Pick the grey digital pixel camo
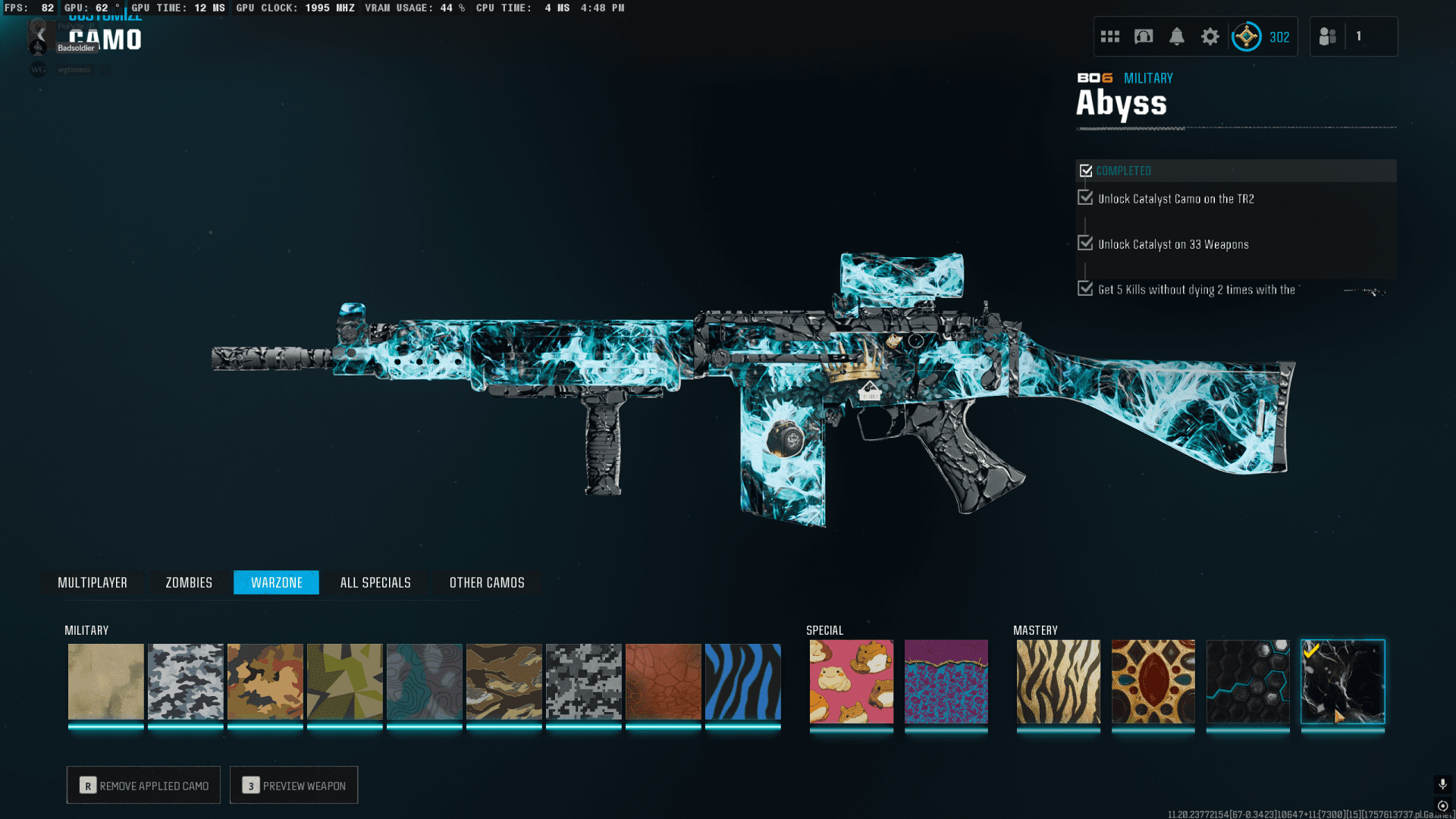Viewport: 1456px width, 819px height. point(583,682)
